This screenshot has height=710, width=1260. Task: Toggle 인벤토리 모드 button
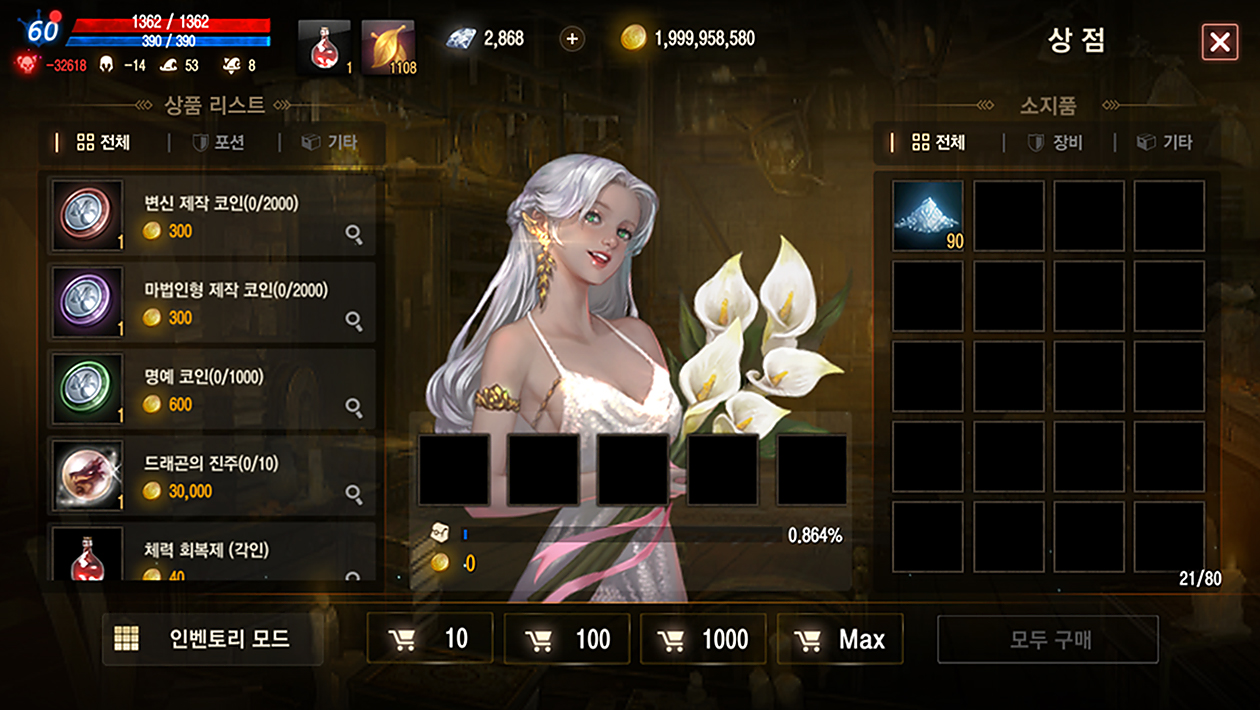pyautogui.click(x=212, y=639)
